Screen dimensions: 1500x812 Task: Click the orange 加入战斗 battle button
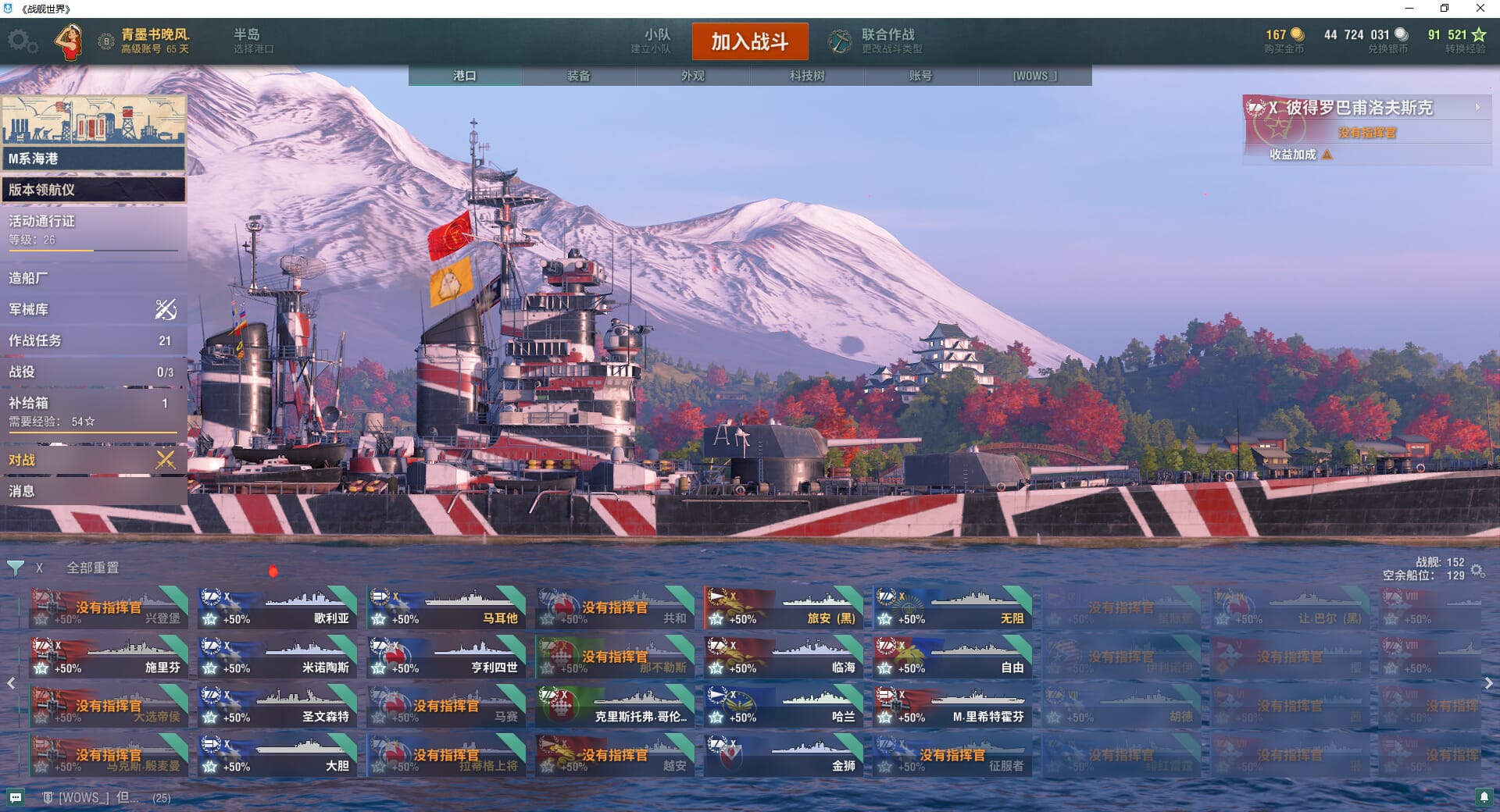749,41
